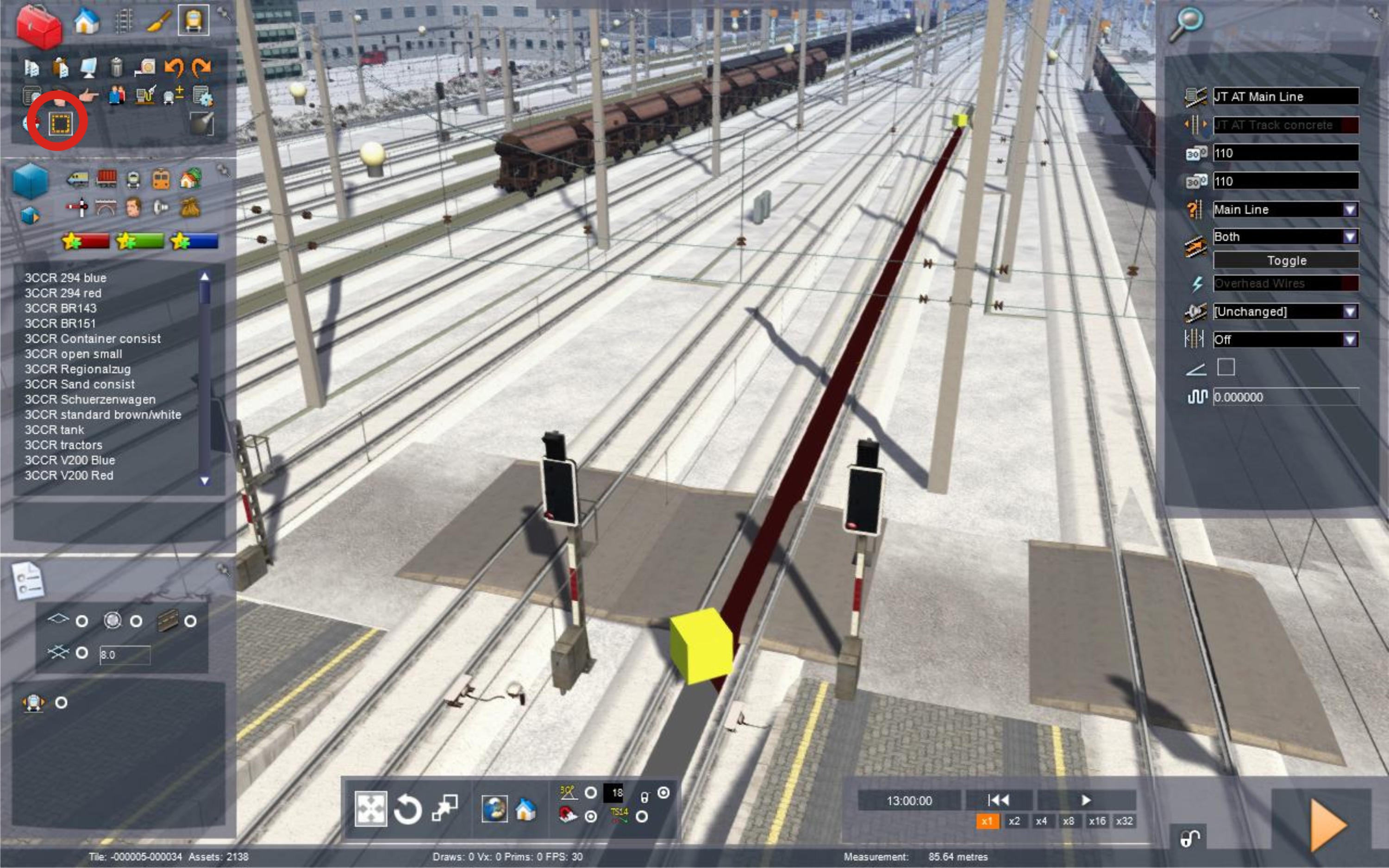Select 3CCR BR143 from the asset list
This screenshot has width=1389, height=868.
click(60, 308)
